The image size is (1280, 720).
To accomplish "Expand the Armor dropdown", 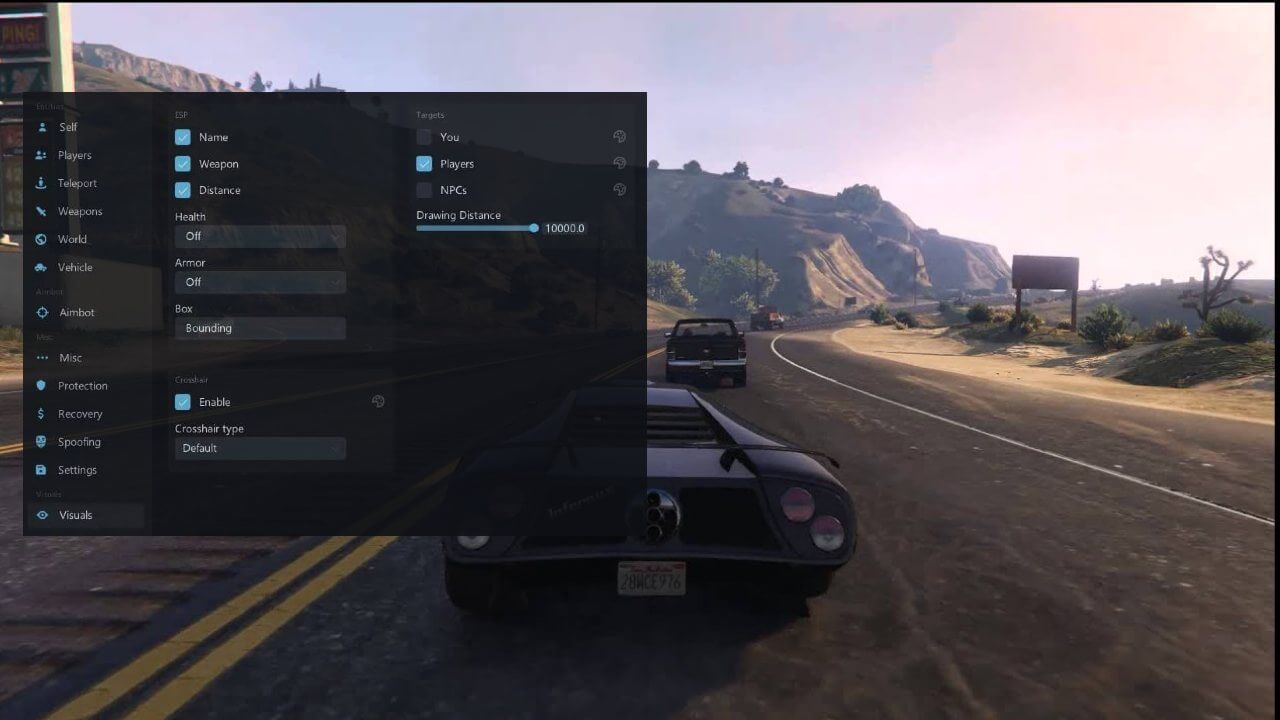I will [260, 282].
